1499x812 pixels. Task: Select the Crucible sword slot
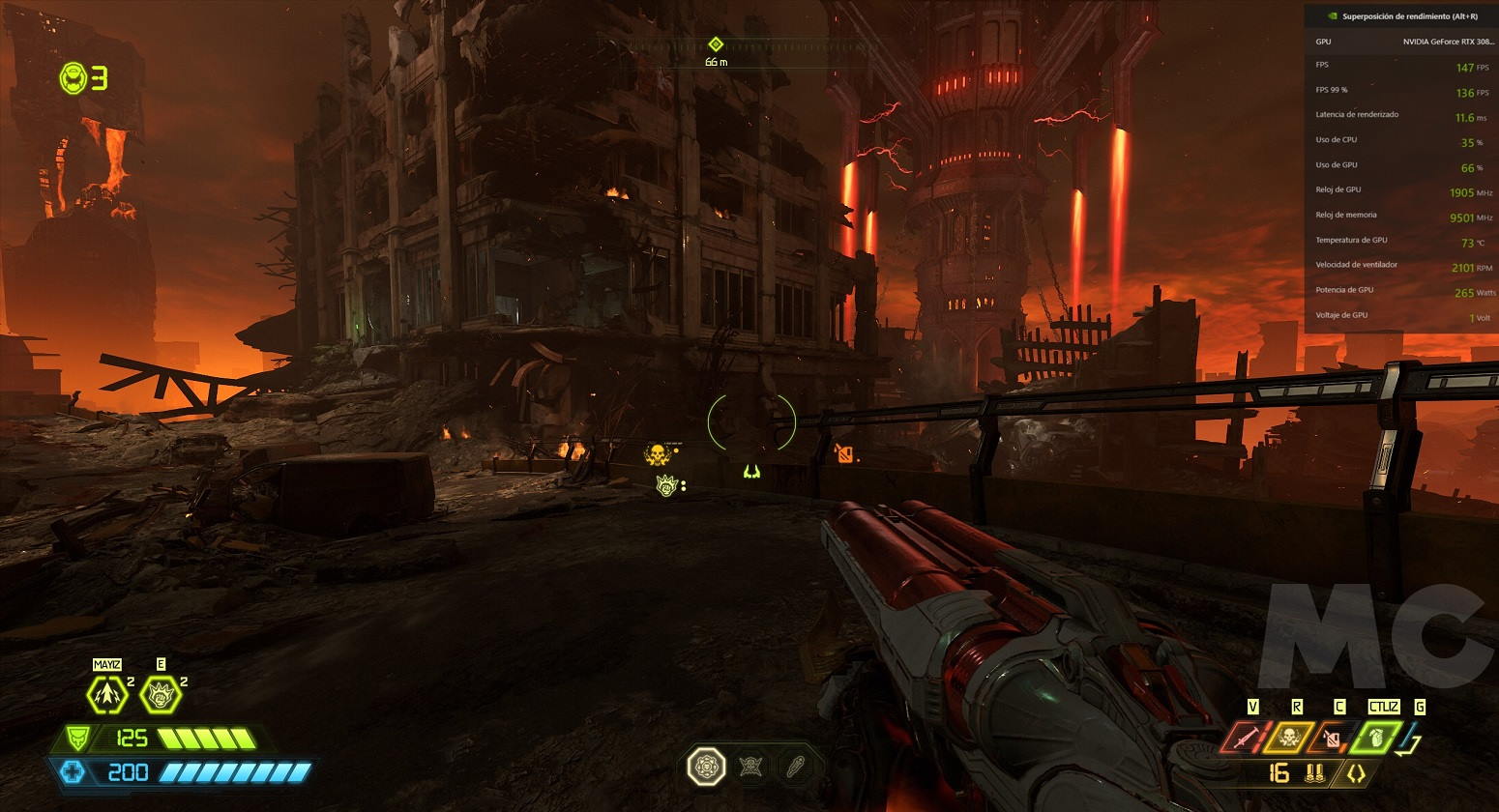tap(1246, 738)
